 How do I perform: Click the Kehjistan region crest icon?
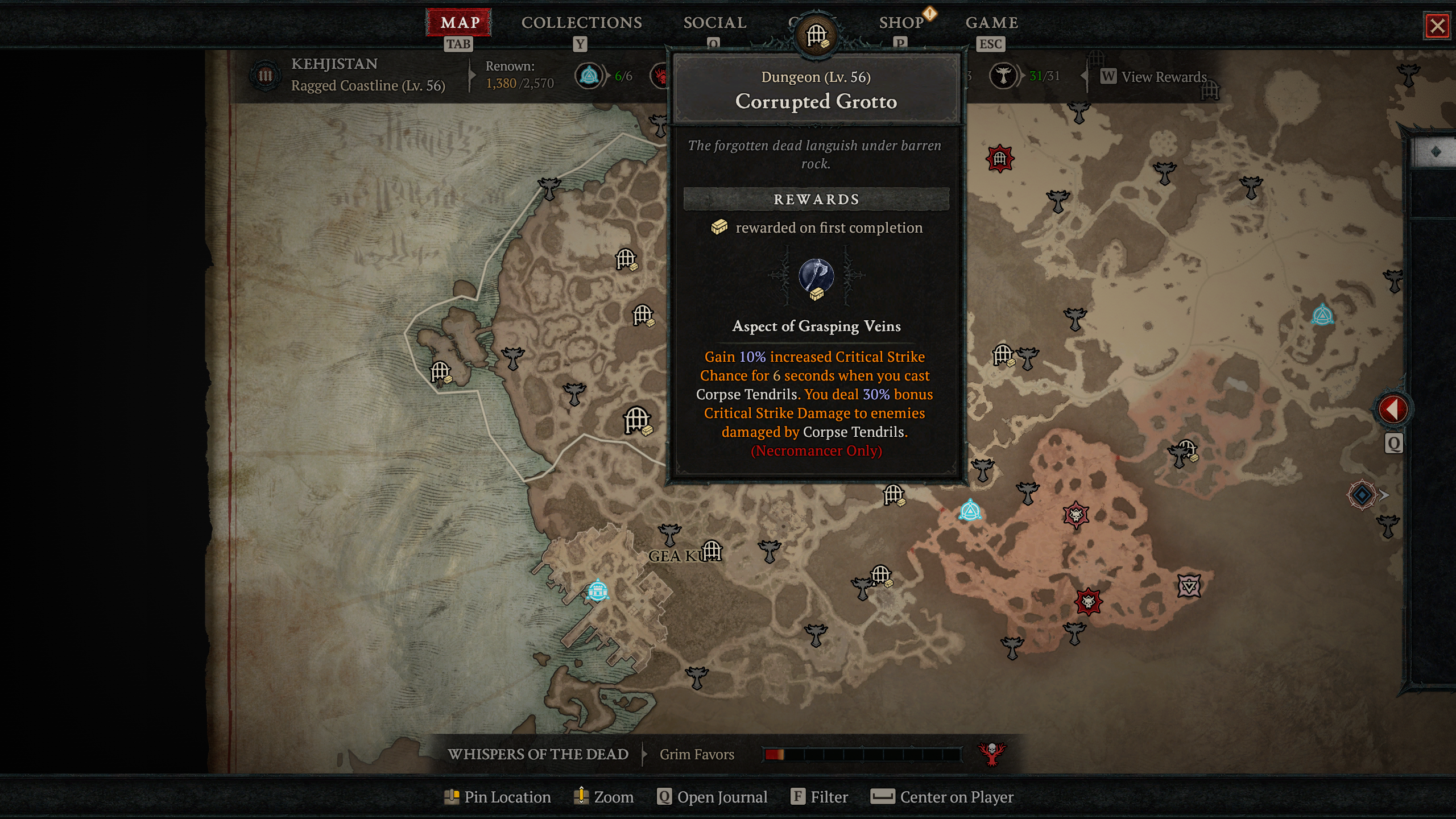265,75
